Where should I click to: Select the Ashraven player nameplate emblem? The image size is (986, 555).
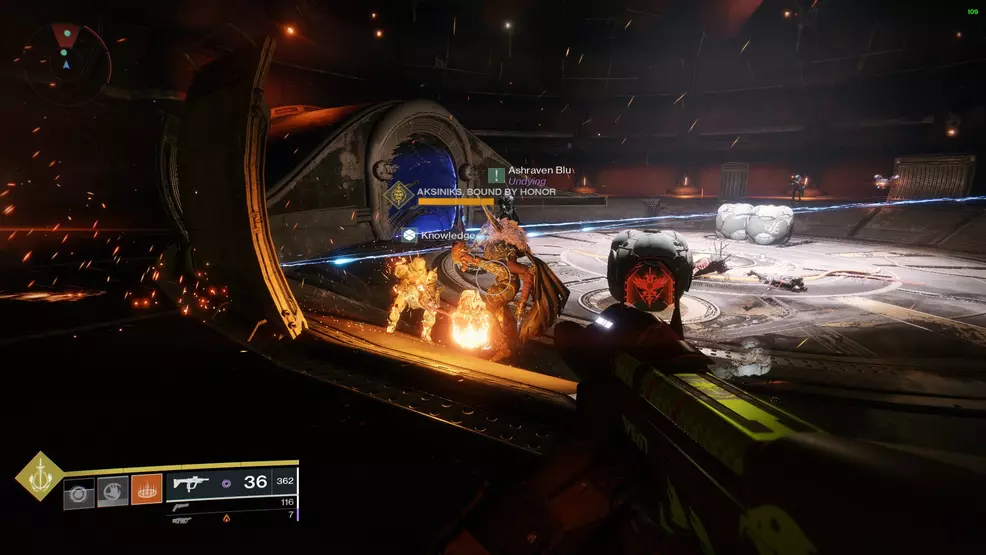(x=496, y=174)
